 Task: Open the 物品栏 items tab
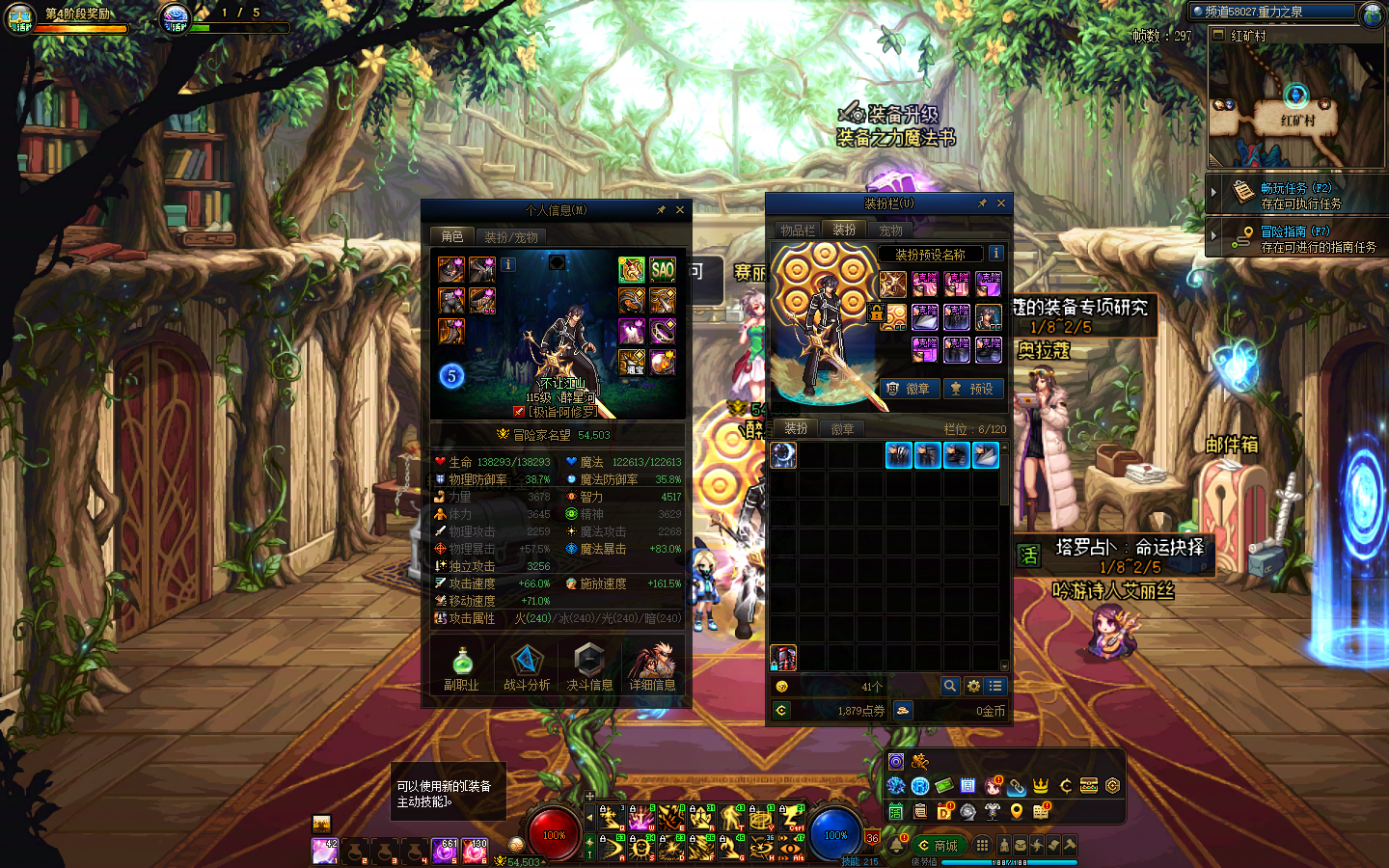click(798, 231)
